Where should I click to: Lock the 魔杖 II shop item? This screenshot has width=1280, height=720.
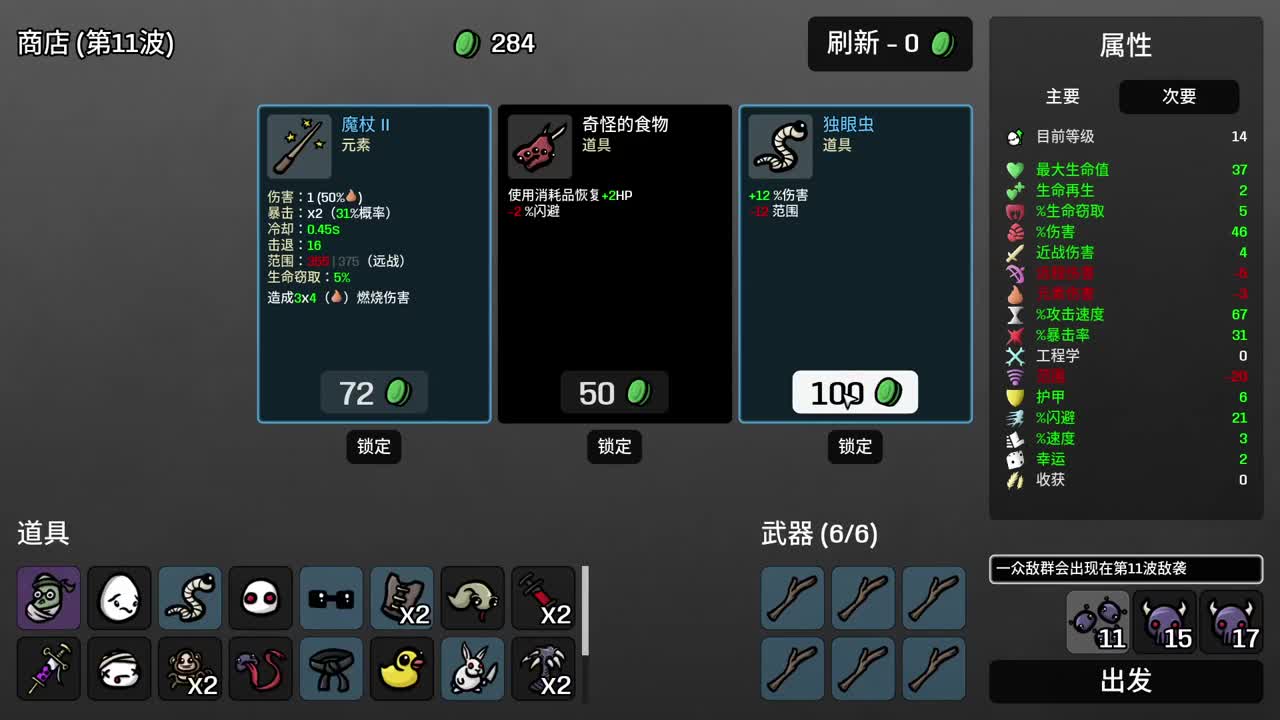click(373, 447)
